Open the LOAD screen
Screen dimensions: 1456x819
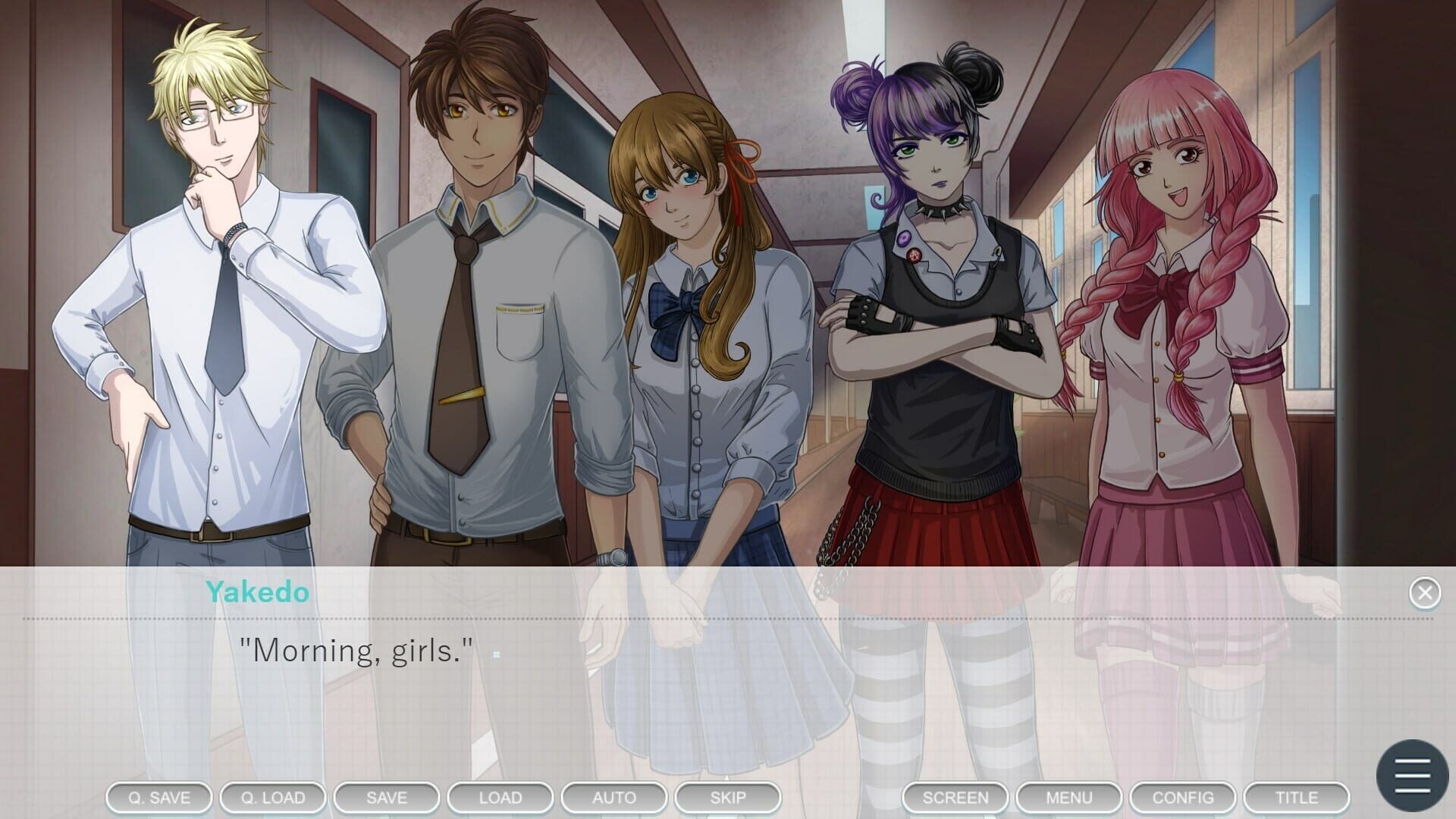[x=500, y=797]
